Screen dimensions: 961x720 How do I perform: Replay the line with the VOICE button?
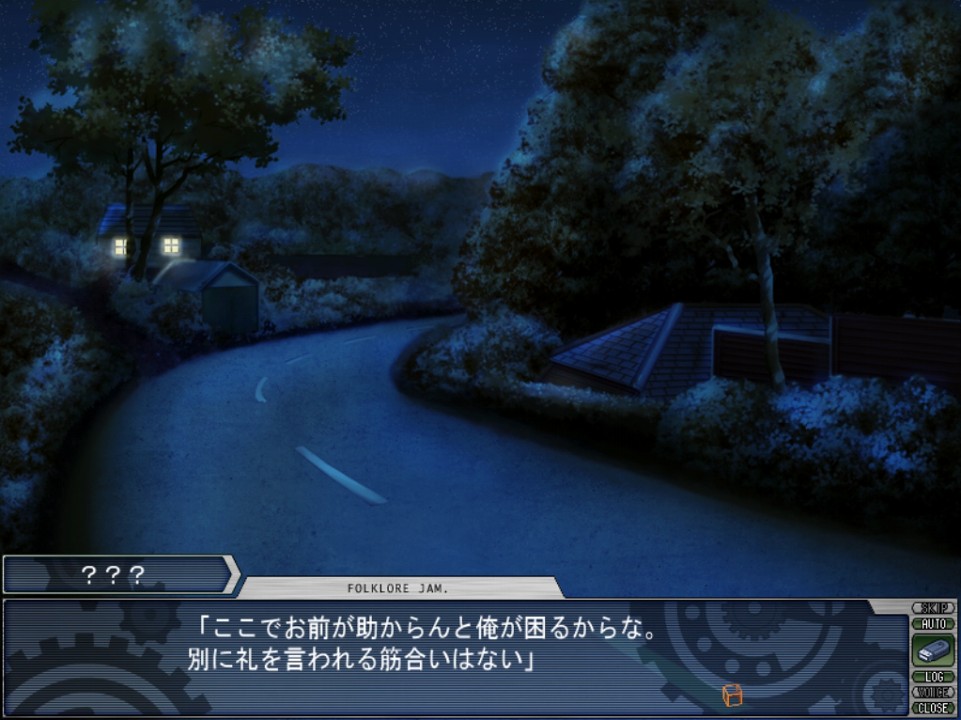point(933,692)
